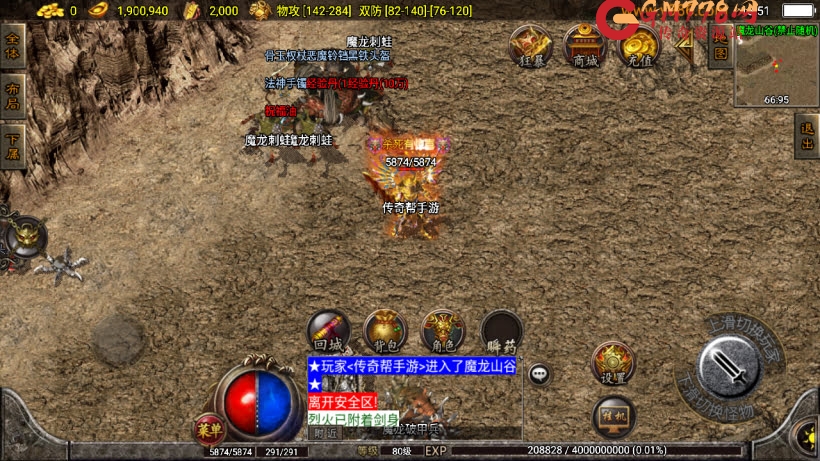The width and height of the screenshot is (820, 461).
Task: Switch chat to the 附近 nearby tab
Action: coord(324,433)
